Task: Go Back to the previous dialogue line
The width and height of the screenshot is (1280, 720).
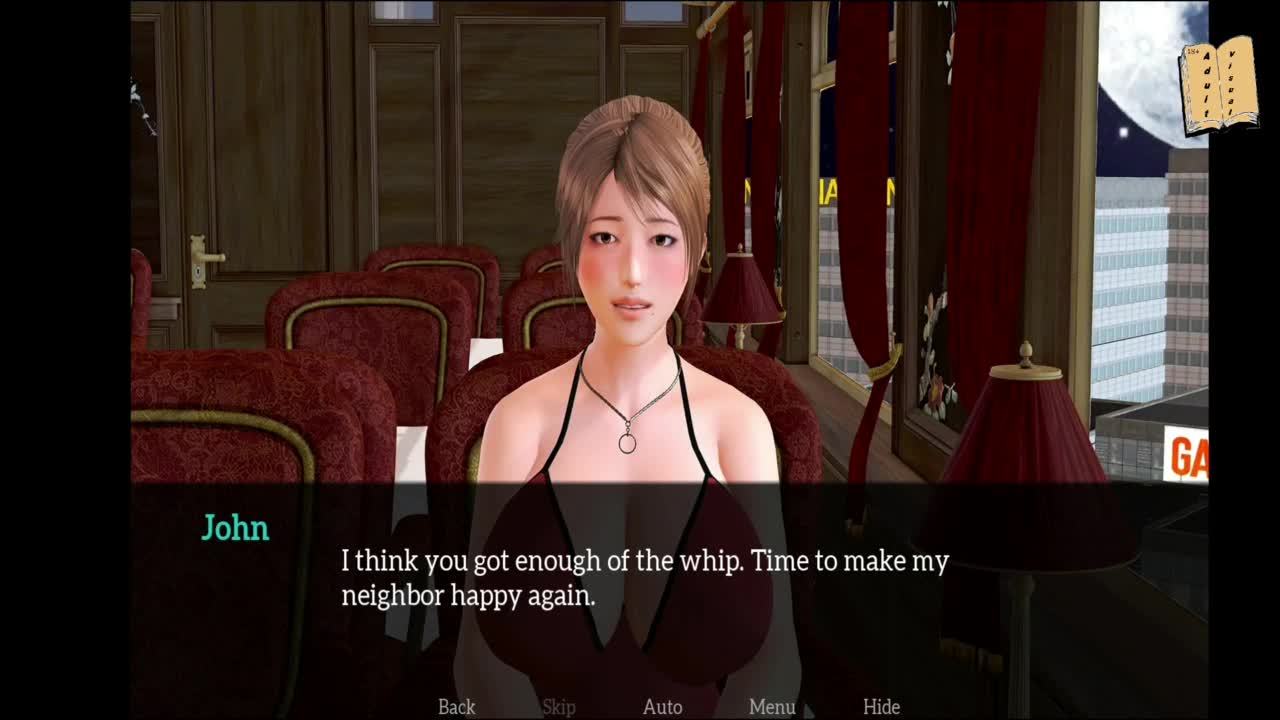Action: (456, 707)
